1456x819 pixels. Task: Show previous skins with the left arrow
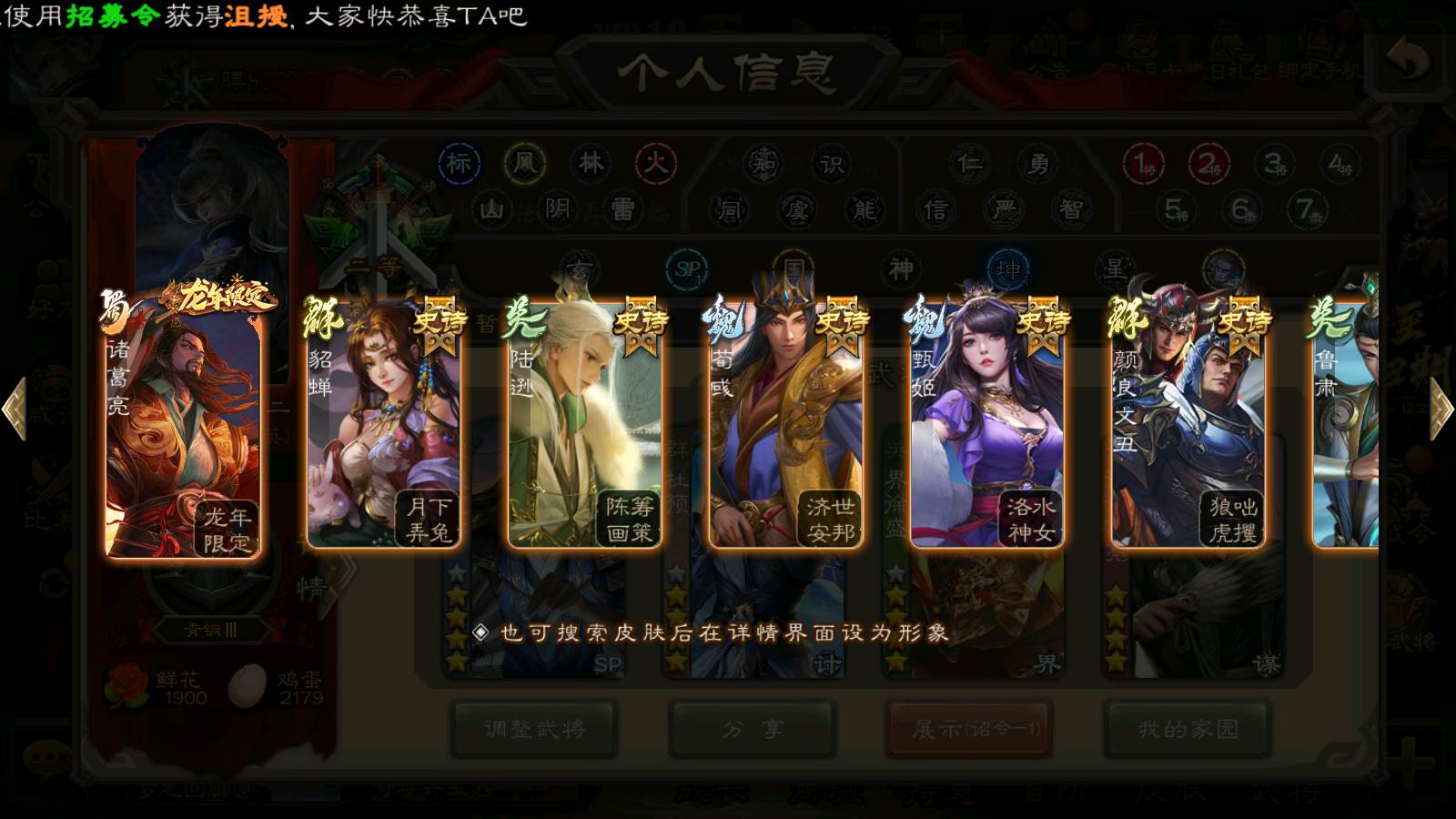click(15, 409)
